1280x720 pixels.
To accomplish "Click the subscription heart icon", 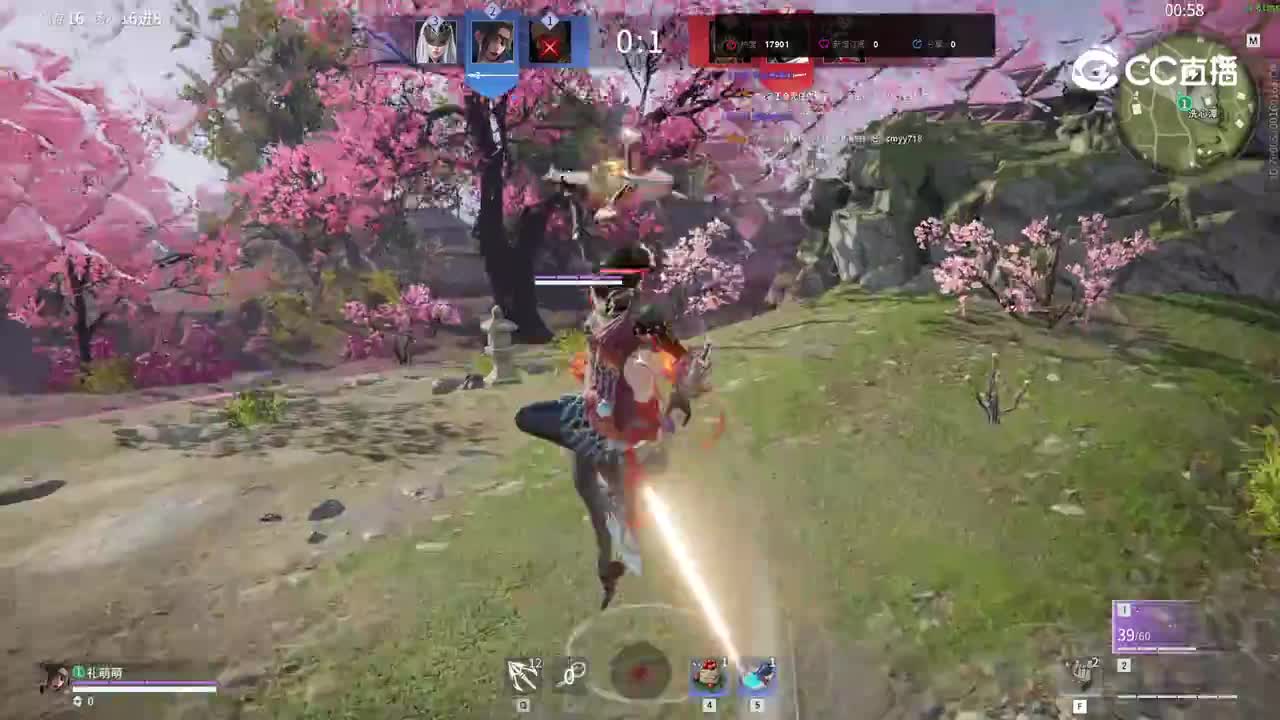I will pos(825,43).
